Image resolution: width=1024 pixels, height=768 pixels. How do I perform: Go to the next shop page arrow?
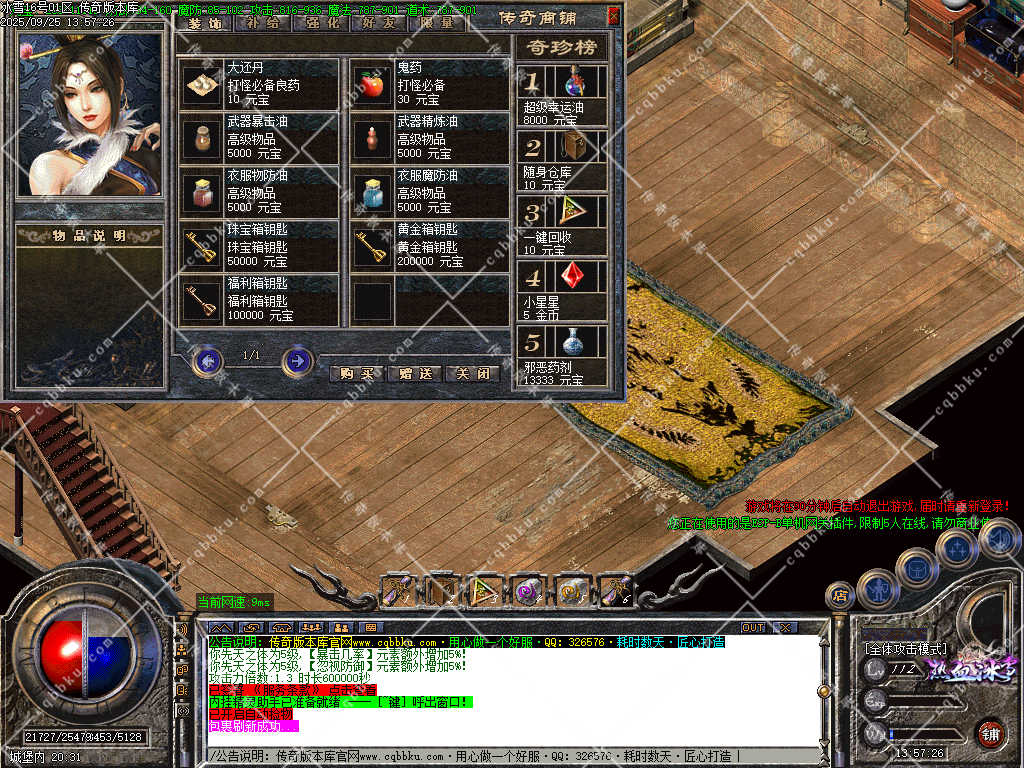[298, 360]
